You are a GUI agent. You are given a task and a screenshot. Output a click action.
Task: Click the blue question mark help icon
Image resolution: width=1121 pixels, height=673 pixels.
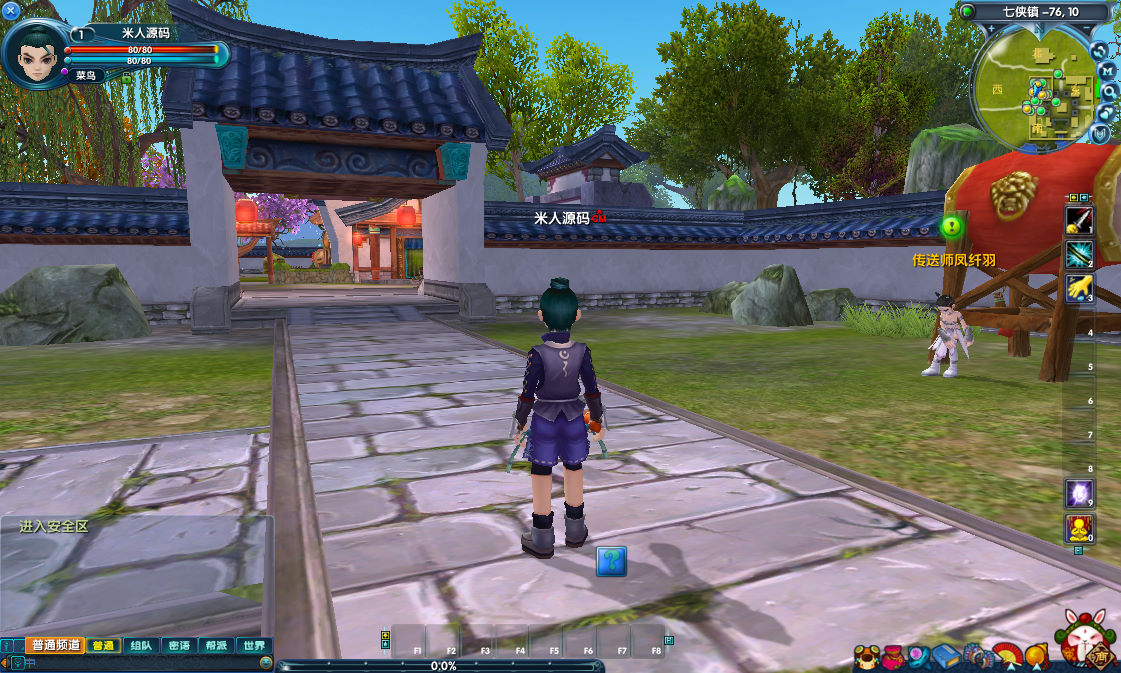click(x=611, y=561)
